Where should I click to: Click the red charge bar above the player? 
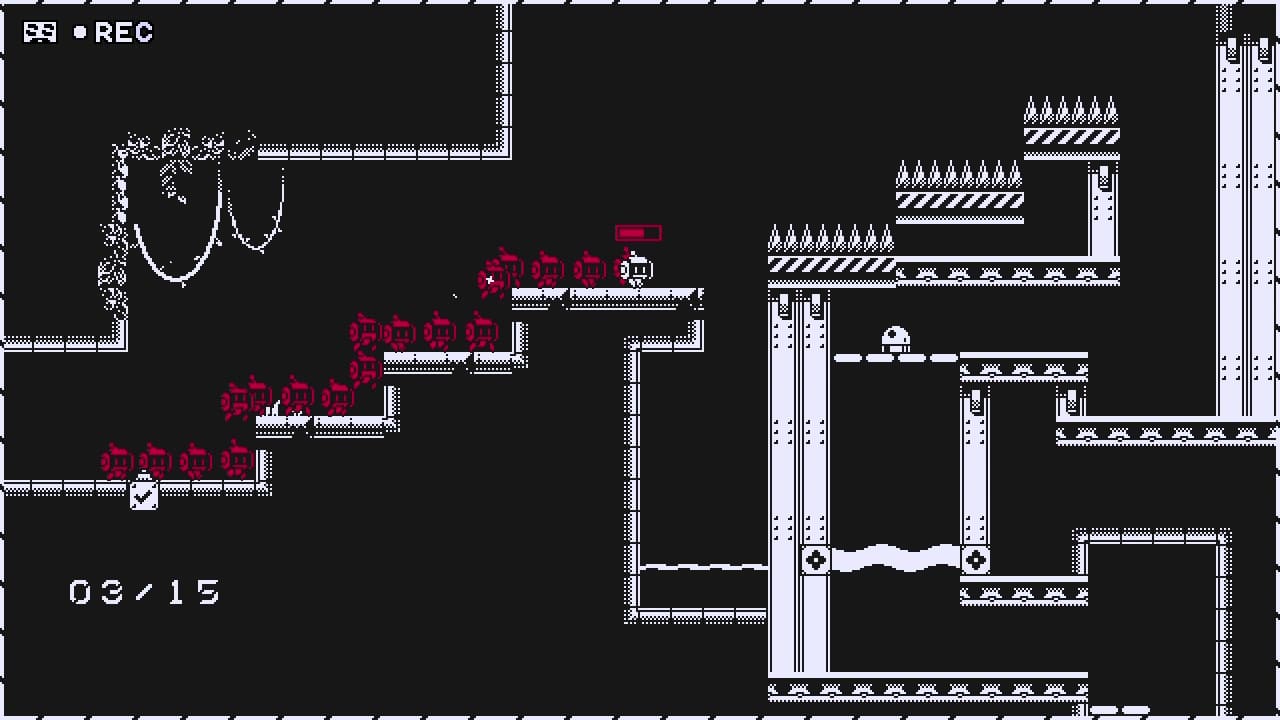coord(637,232)
